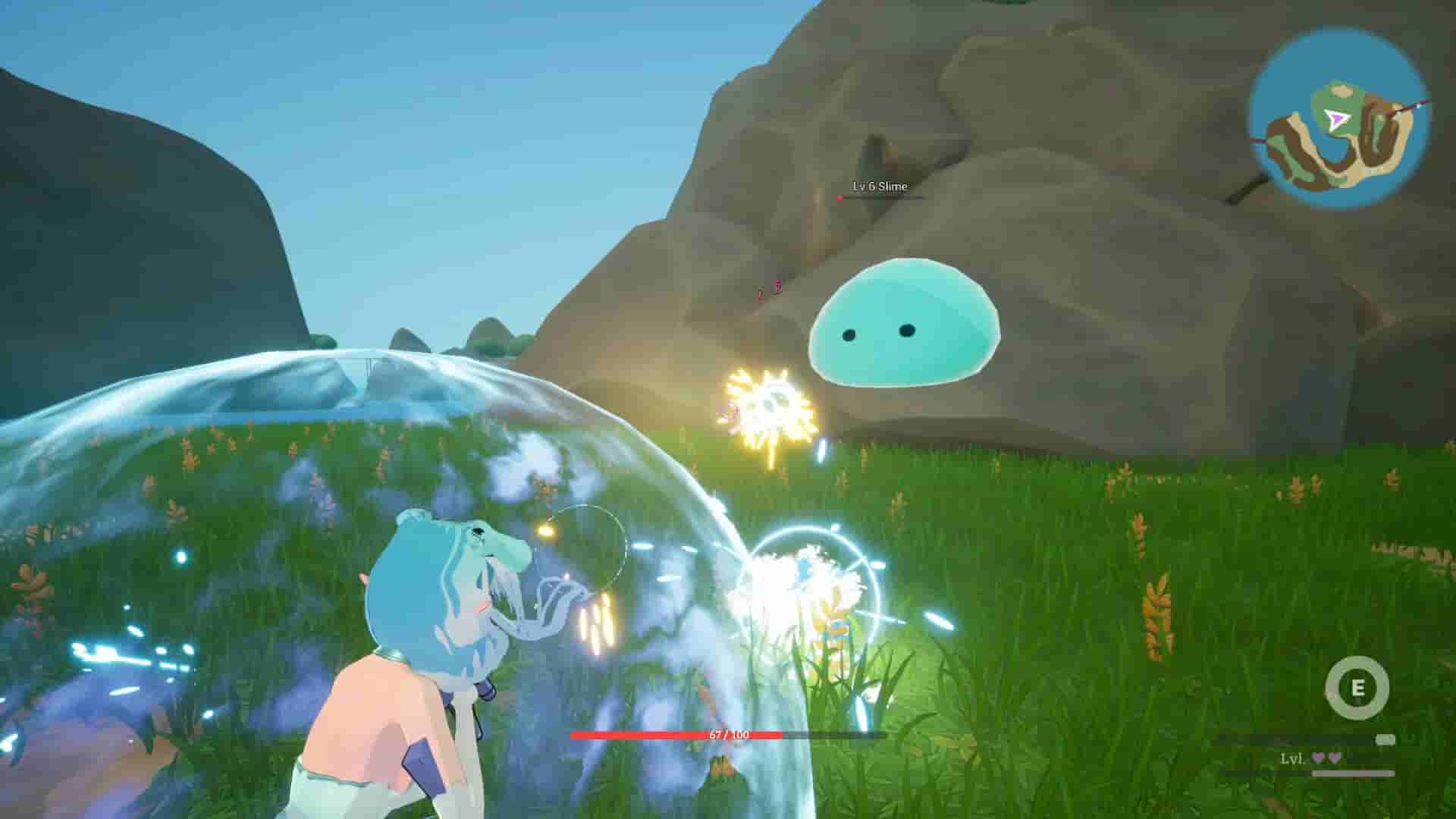Click the first heart next to Lvl
The width and height of the screenshot is (1456, 819).
click(1319, 758)
